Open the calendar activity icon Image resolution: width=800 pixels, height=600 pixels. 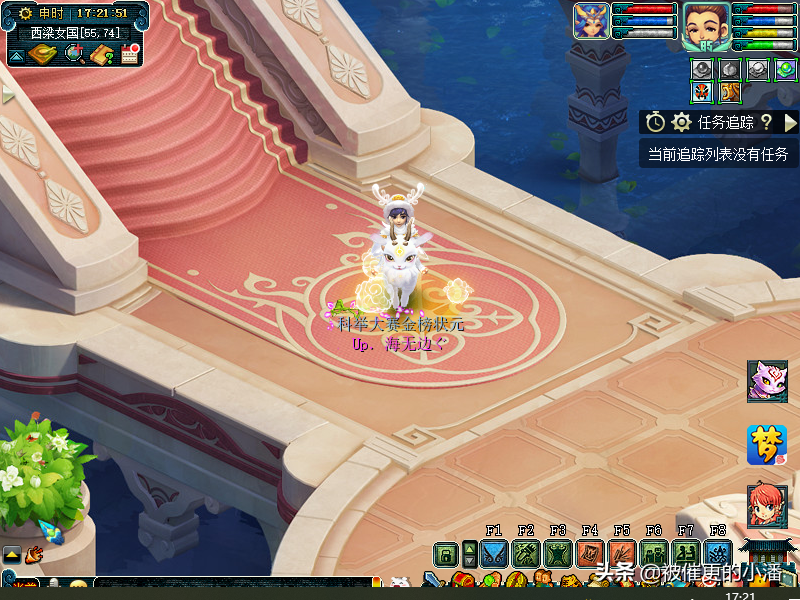(130, 54)
